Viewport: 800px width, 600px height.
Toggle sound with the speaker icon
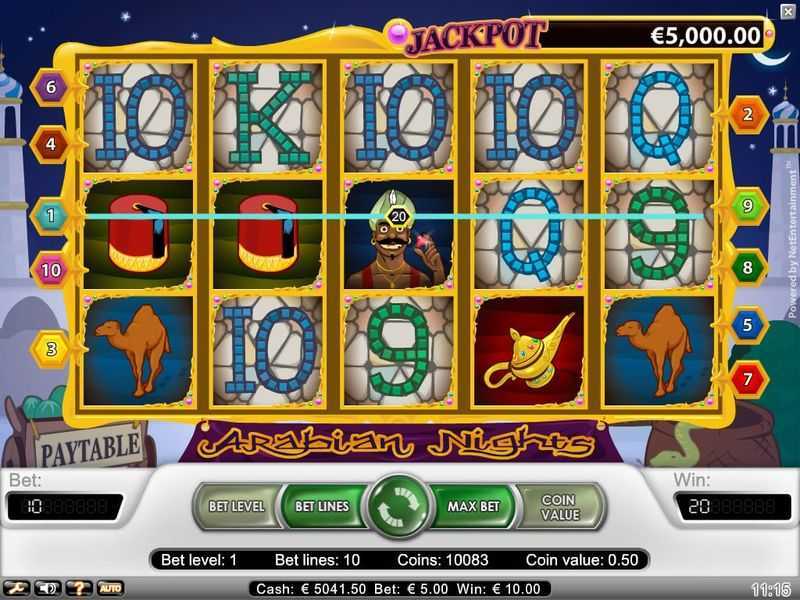[x=47, y=588]
